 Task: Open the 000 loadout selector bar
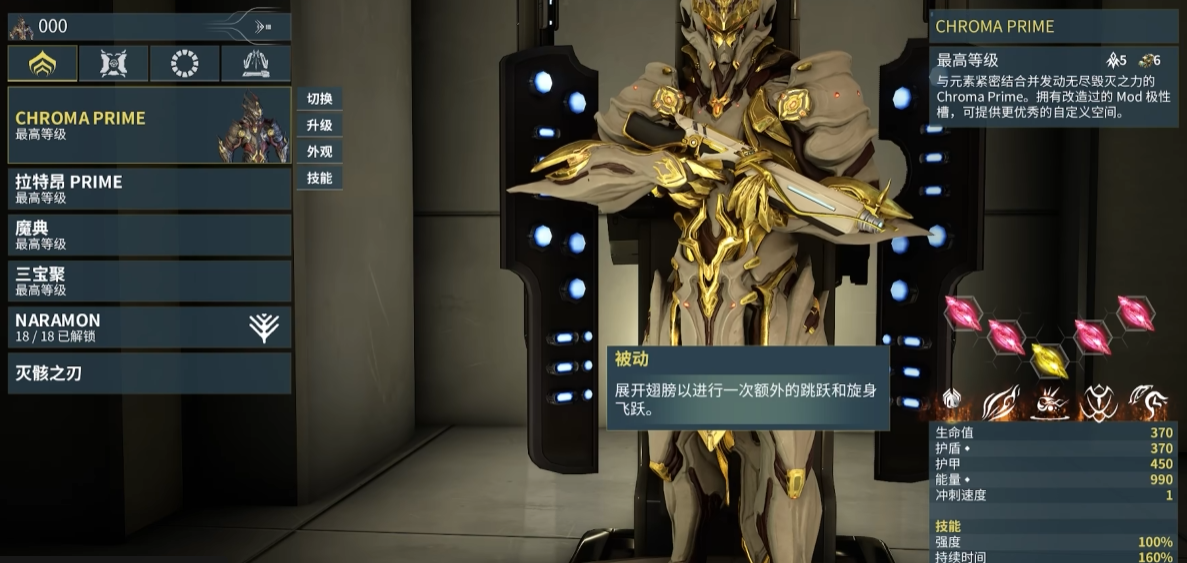[x=150, y=27]
